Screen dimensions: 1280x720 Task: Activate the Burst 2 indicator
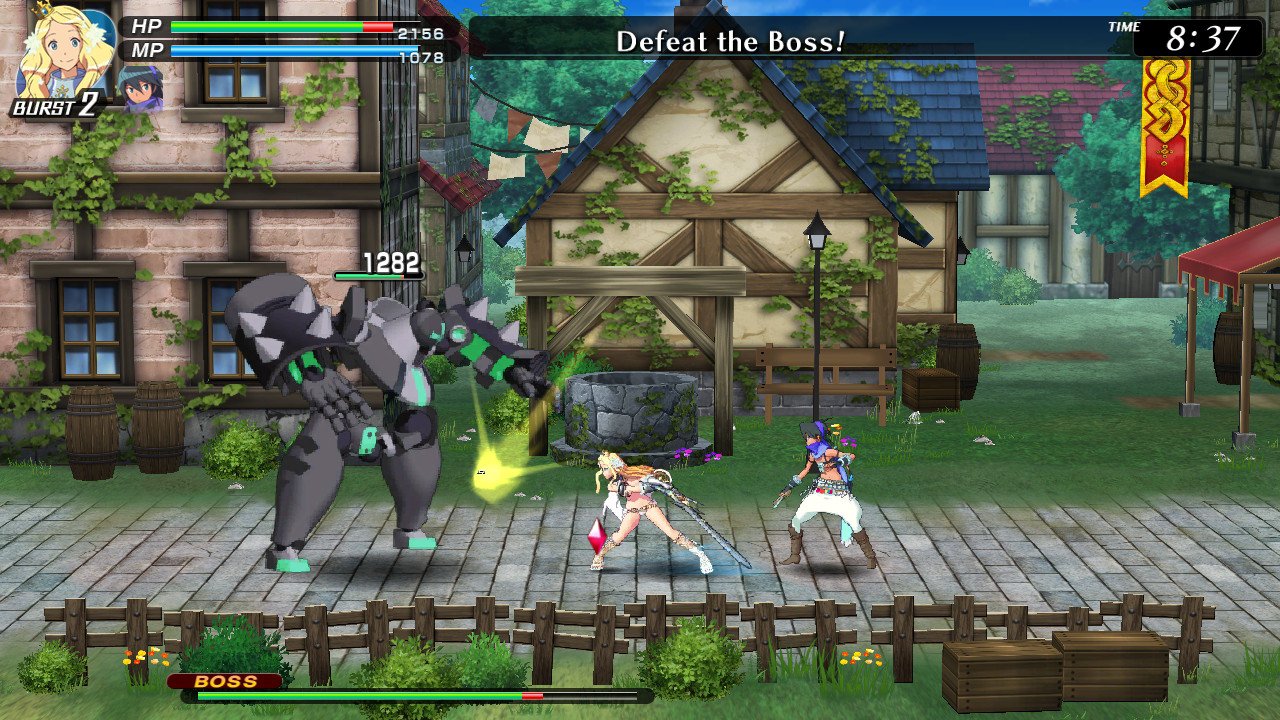tap(54, 106)
